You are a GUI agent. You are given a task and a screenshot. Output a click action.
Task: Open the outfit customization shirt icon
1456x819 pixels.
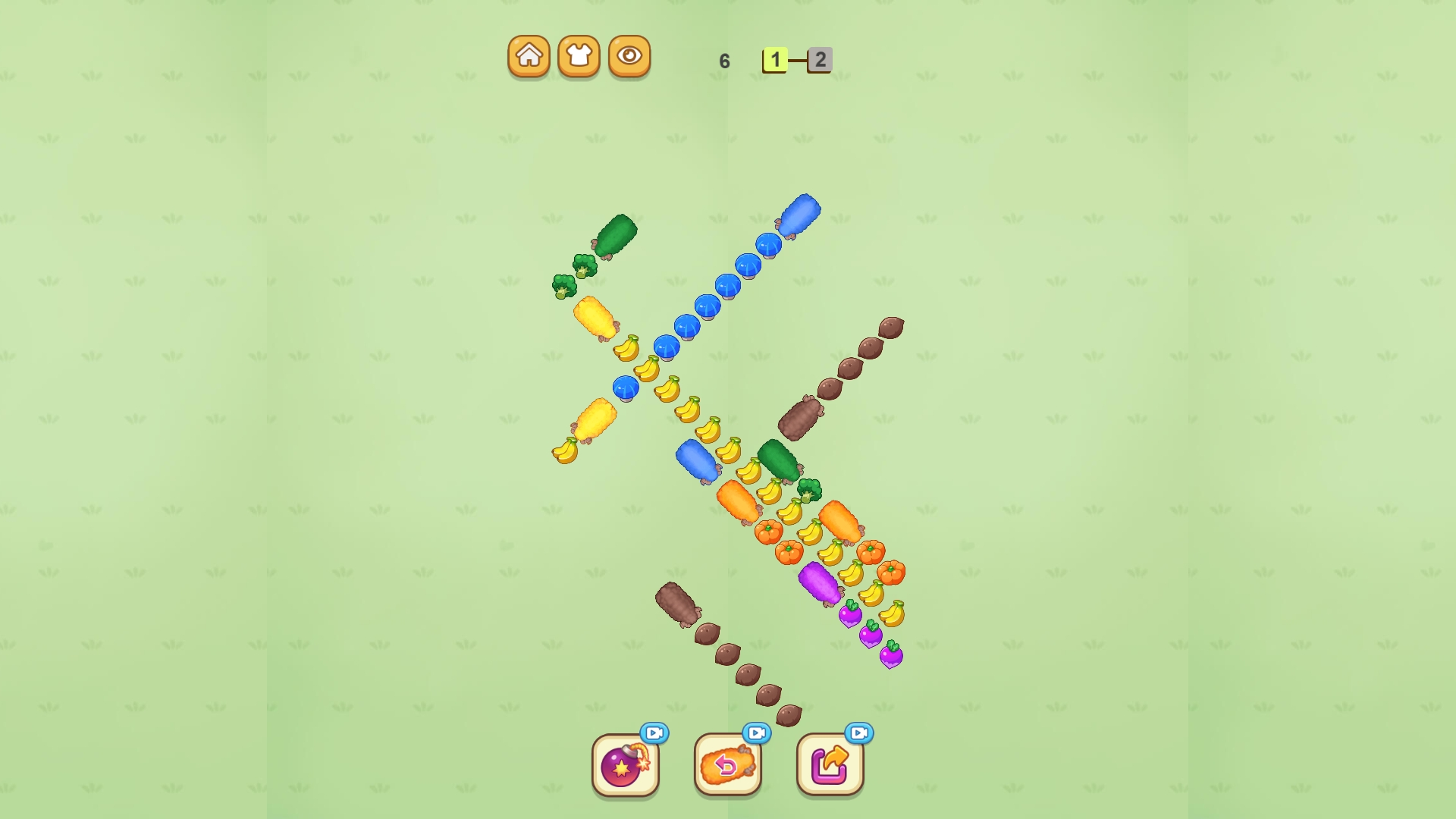pyautogui.click(x=578, y=55)
